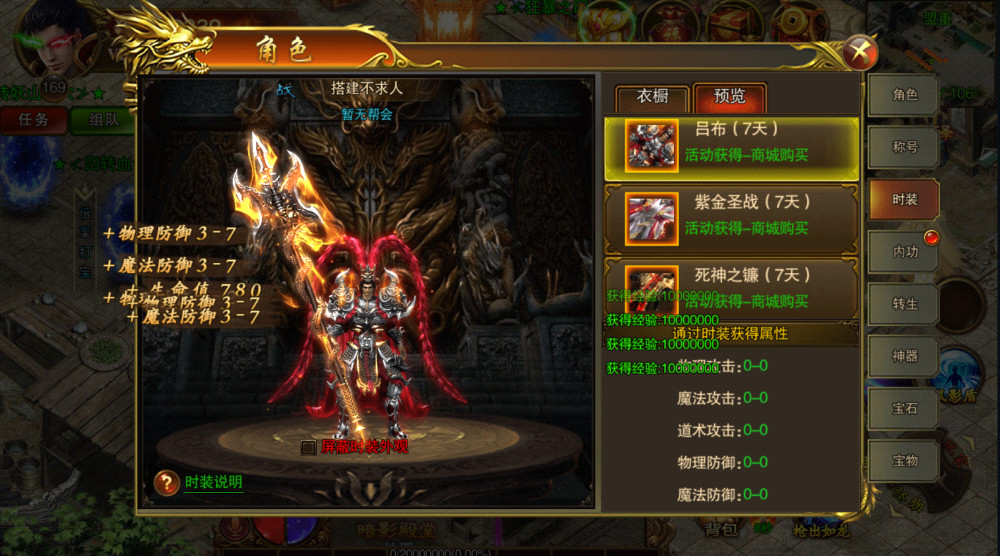This screenshot has height=556, width=1000.
Task: Open the 角色 side tab
Action: pyautogui.click(x=904, y=95)
